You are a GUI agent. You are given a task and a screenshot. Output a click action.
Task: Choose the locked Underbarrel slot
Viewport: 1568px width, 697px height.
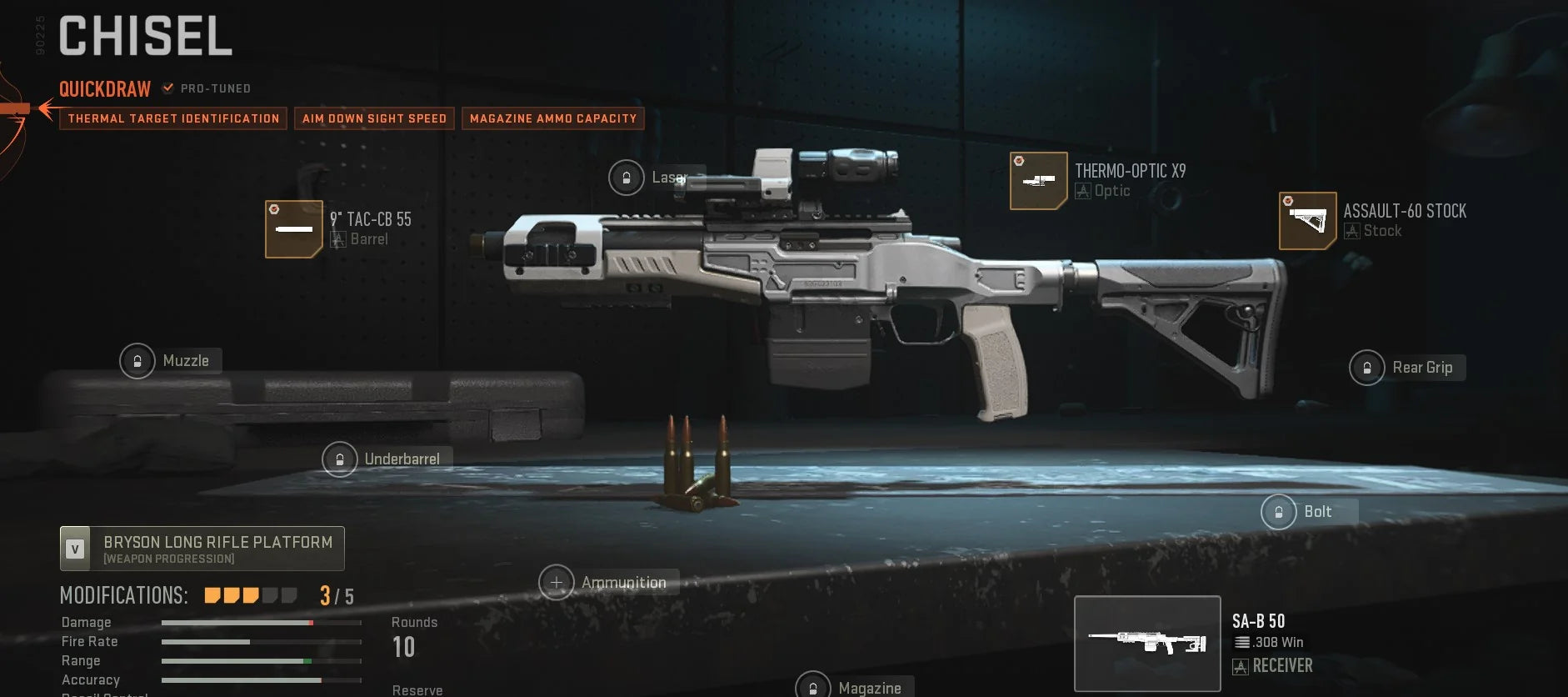pos(340,459)
